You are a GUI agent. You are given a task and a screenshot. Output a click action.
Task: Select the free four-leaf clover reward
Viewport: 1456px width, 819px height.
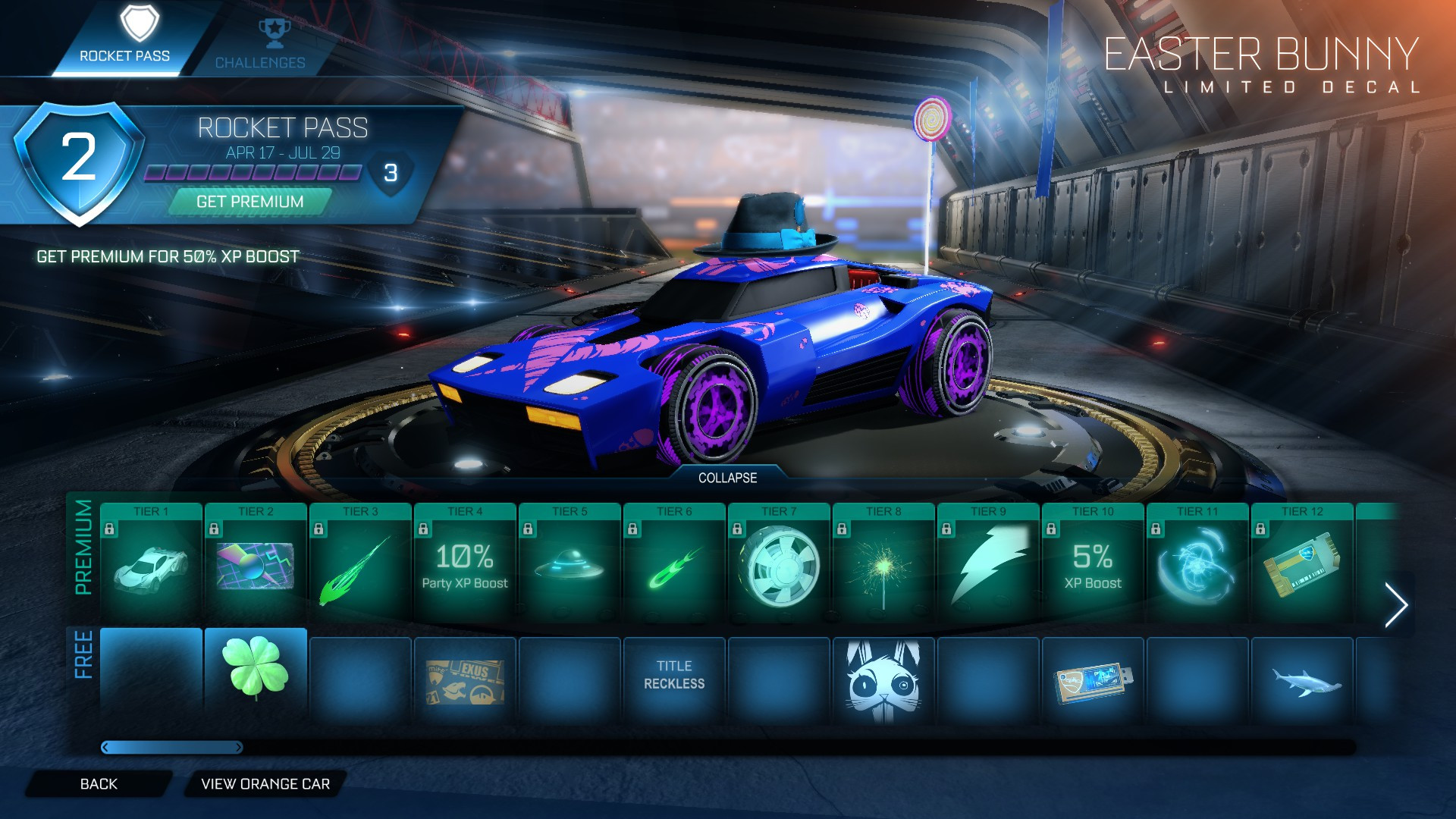point(256,670)
